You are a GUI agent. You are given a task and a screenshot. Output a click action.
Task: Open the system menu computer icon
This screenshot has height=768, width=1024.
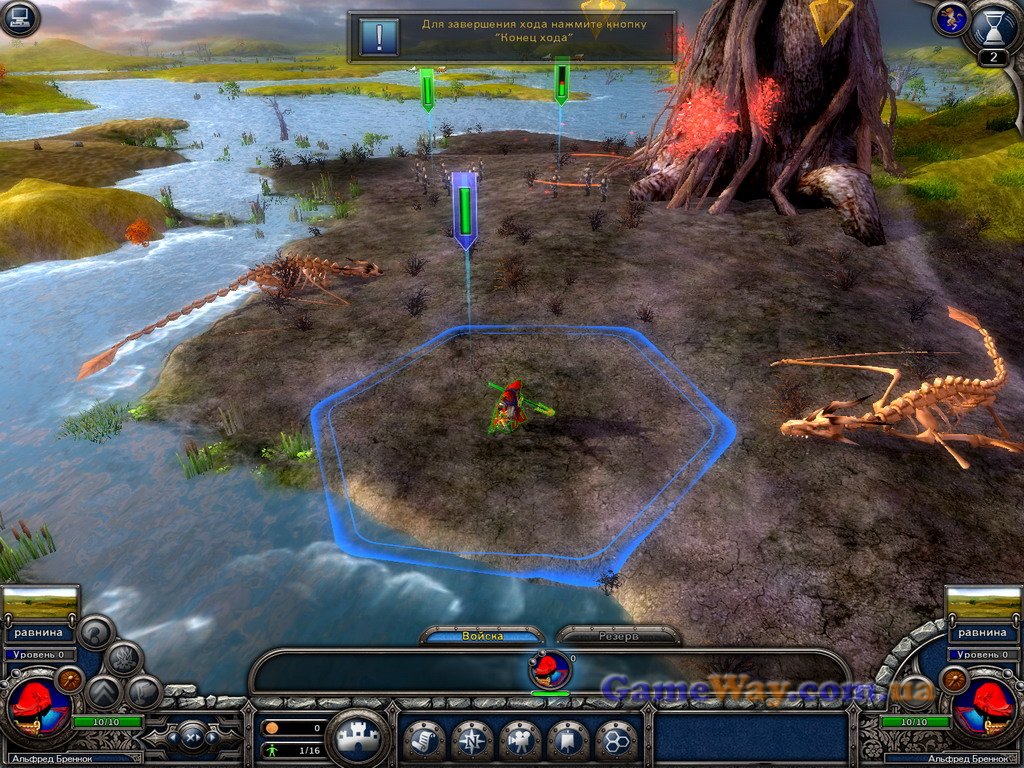19,18
